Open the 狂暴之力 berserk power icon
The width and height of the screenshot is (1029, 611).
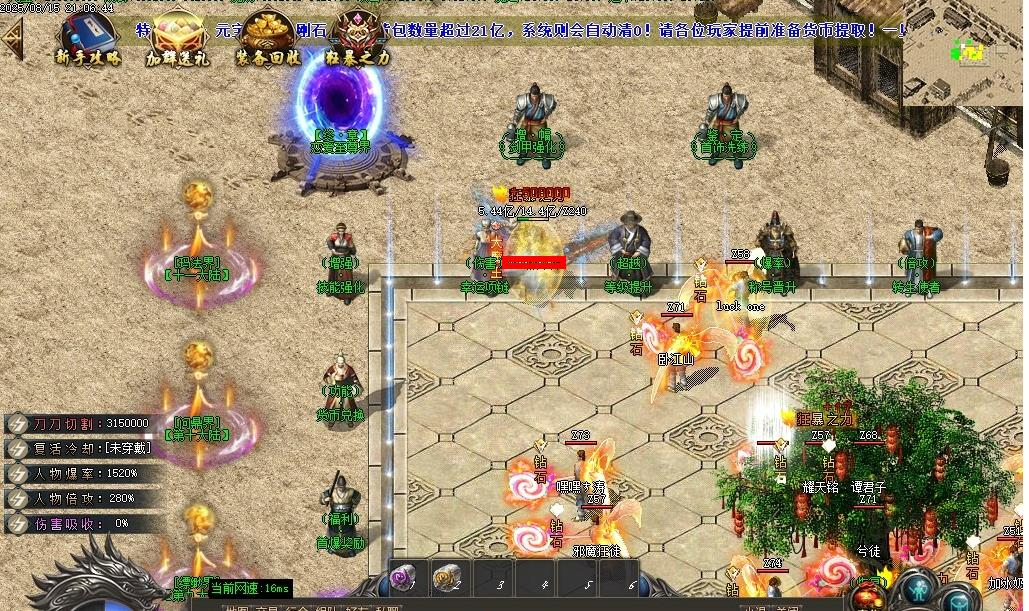tap(358, 38)
